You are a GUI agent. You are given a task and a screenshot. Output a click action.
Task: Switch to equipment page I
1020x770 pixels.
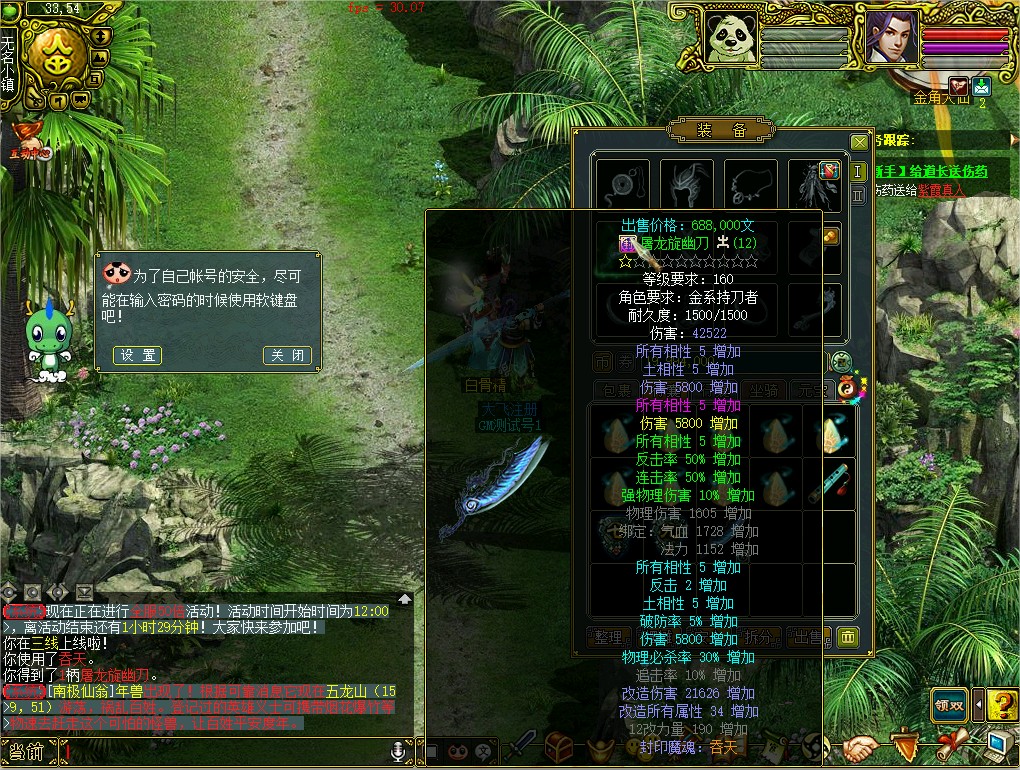858,171
